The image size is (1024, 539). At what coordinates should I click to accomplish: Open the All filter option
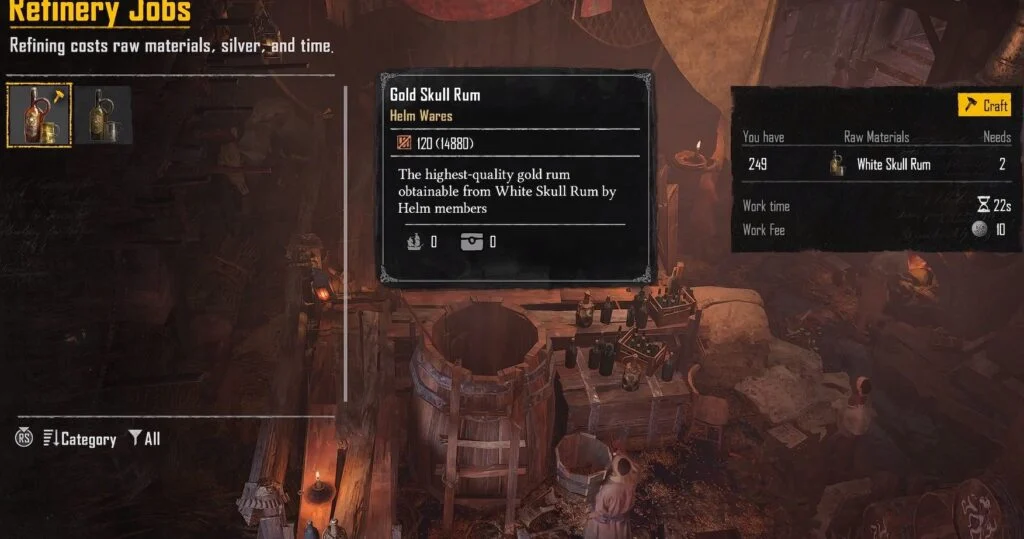(x=144, y=439)
